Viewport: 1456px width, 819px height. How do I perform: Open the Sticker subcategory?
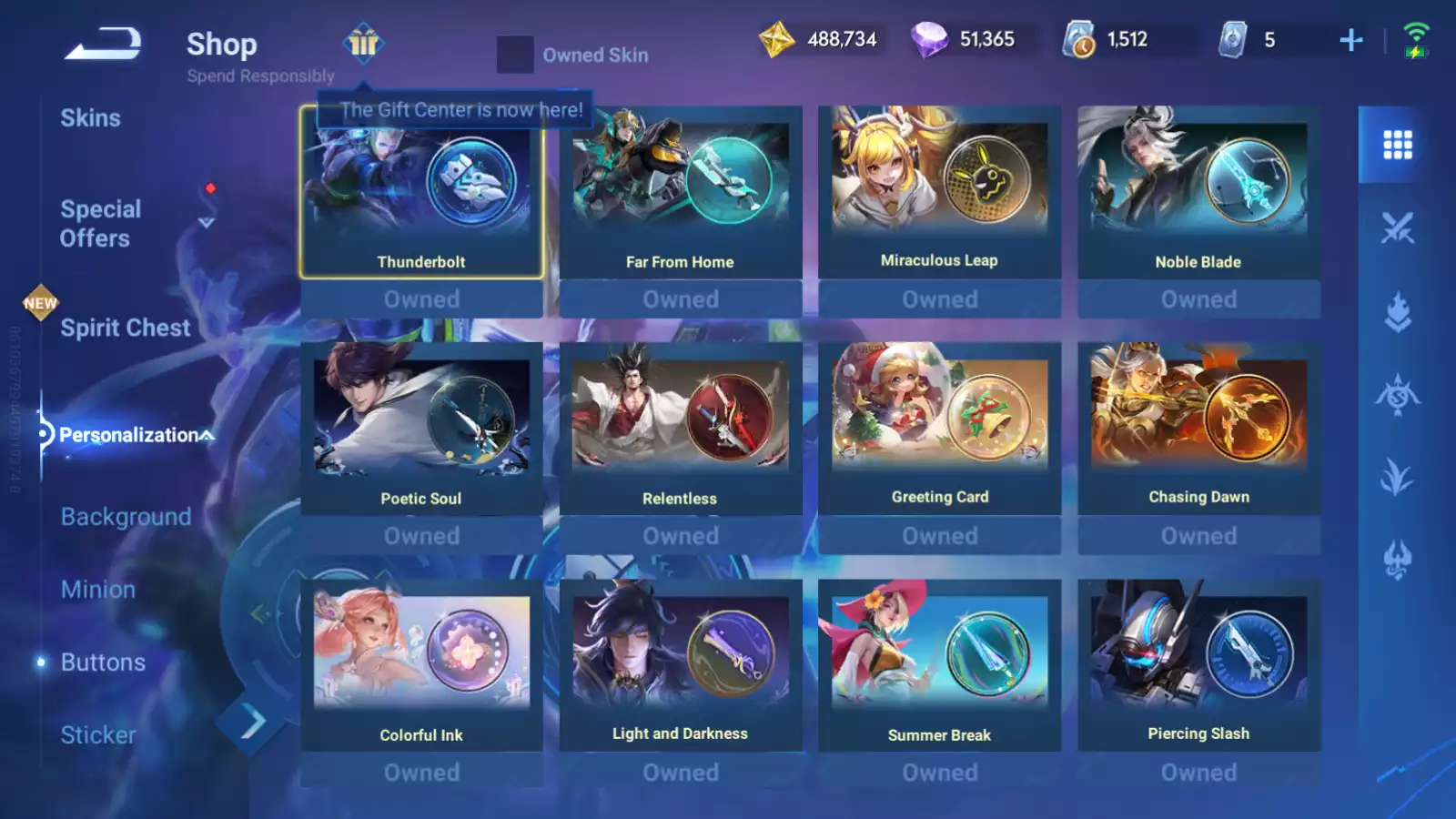[98, 735]
